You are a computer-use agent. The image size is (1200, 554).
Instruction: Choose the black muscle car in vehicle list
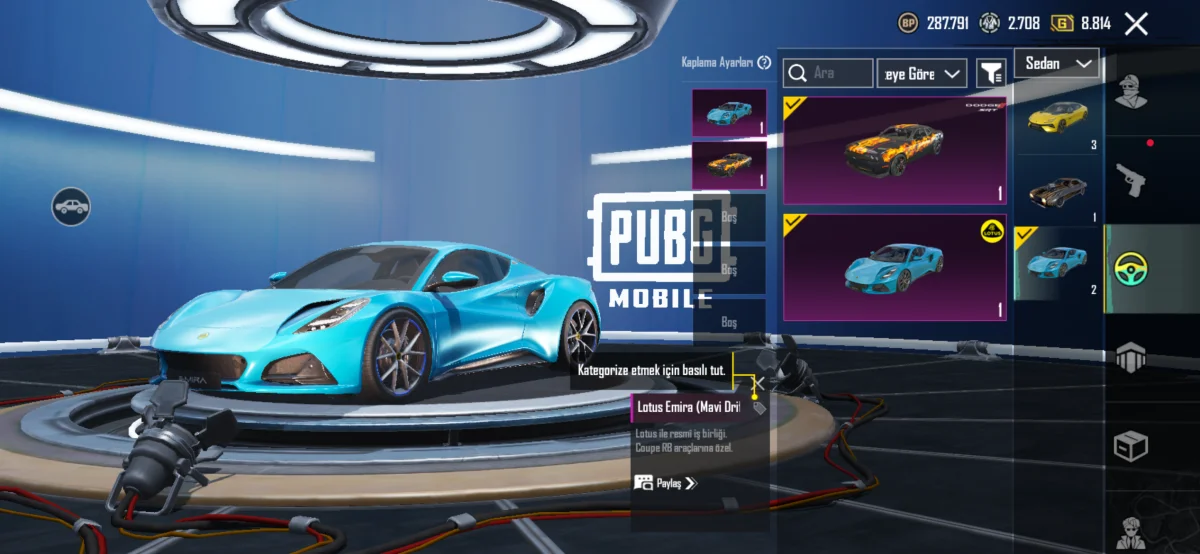click(x=1058, y=190)
